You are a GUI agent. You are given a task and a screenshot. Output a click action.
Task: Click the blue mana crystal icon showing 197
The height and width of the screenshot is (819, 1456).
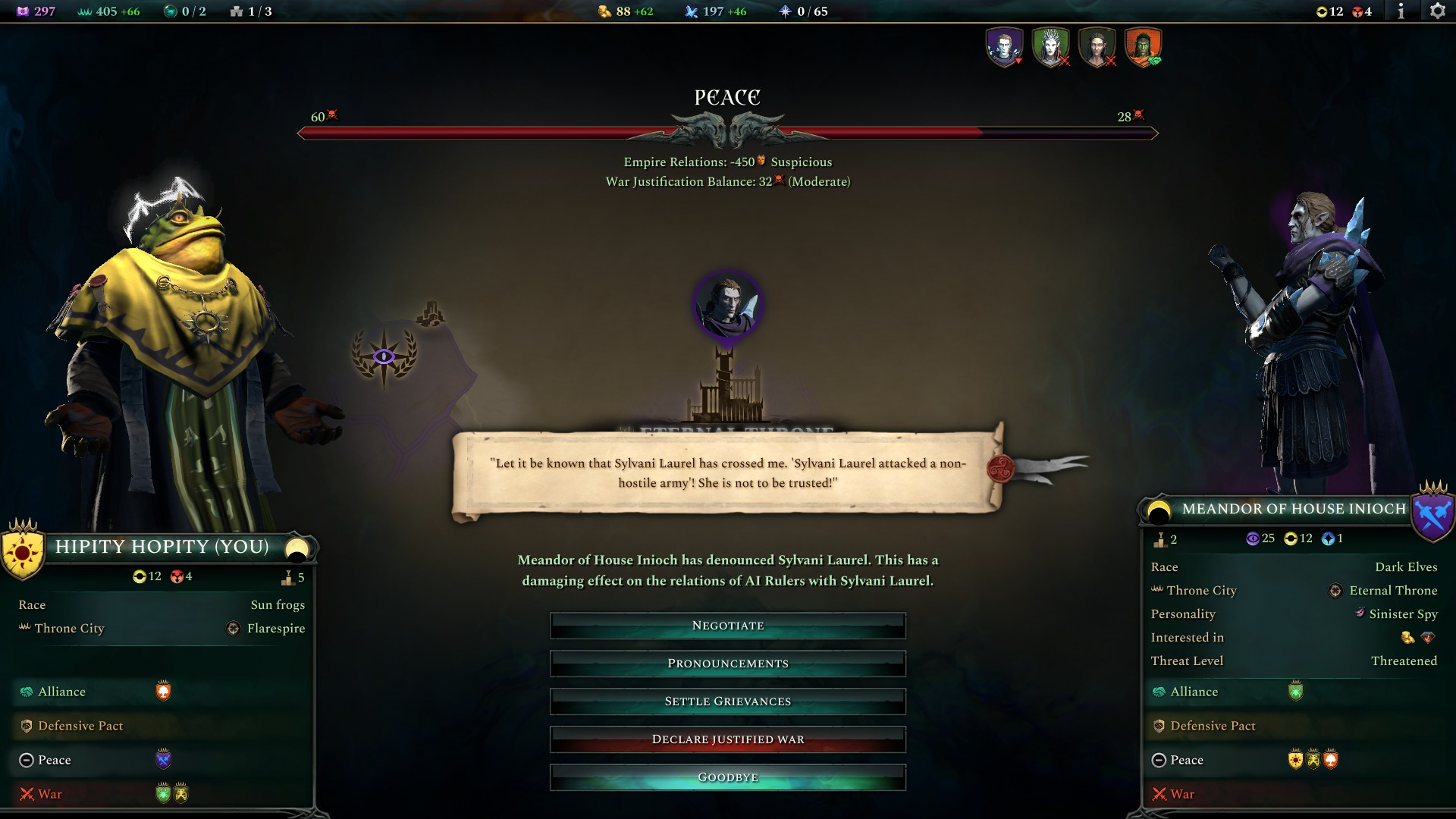(x=691, y=11)
